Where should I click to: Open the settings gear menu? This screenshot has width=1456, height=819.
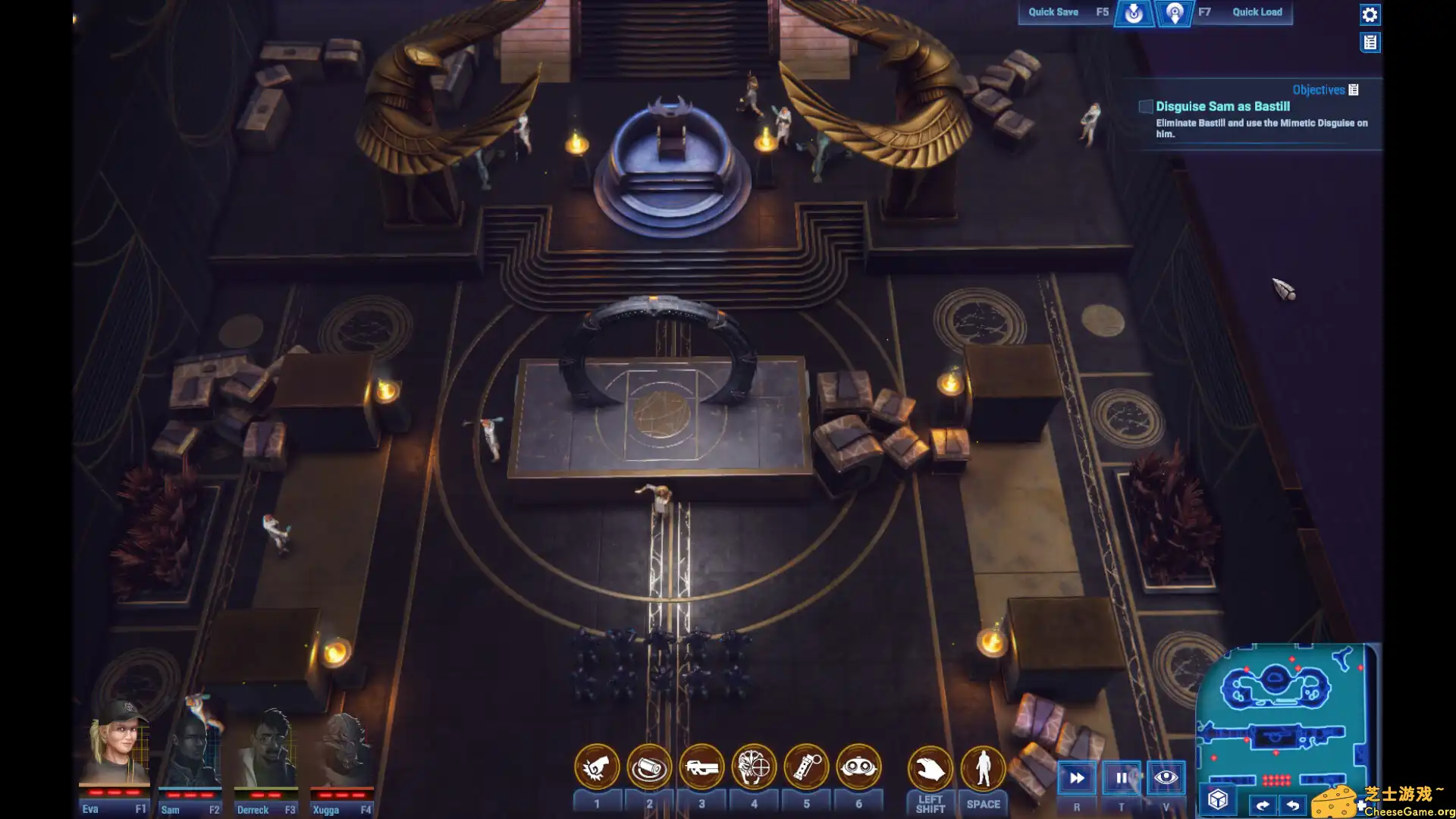(x=1370, y=14)
